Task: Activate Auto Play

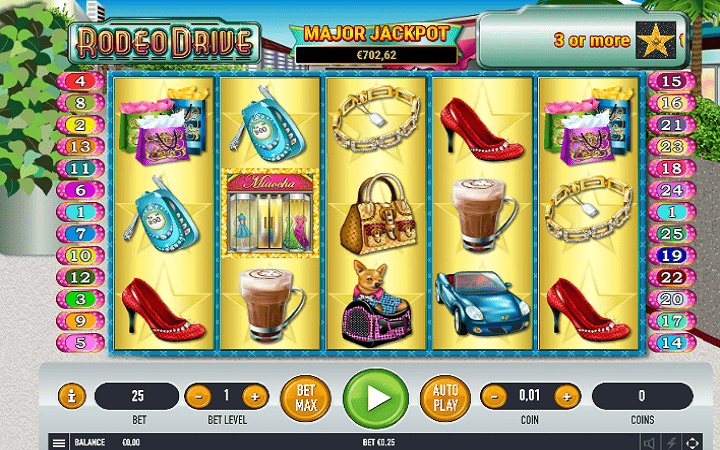Action: 445,397
